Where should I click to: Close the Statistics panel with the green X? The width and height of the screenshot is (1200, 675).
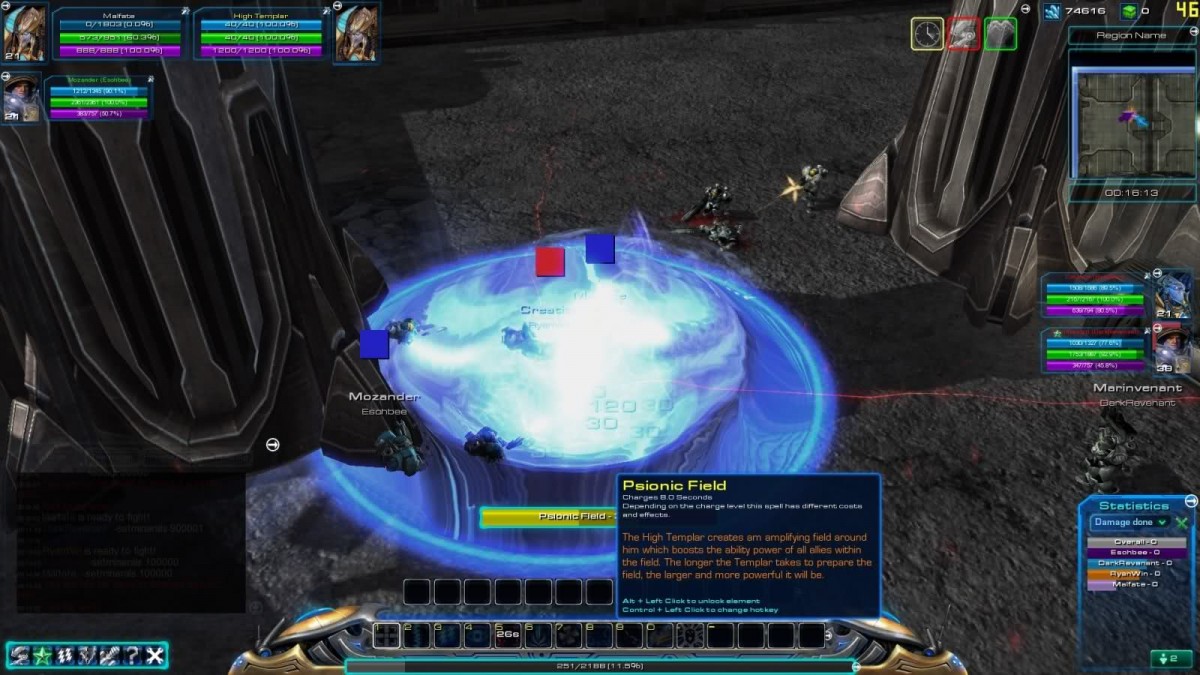pyautogui.click(x=1181, y=522)
